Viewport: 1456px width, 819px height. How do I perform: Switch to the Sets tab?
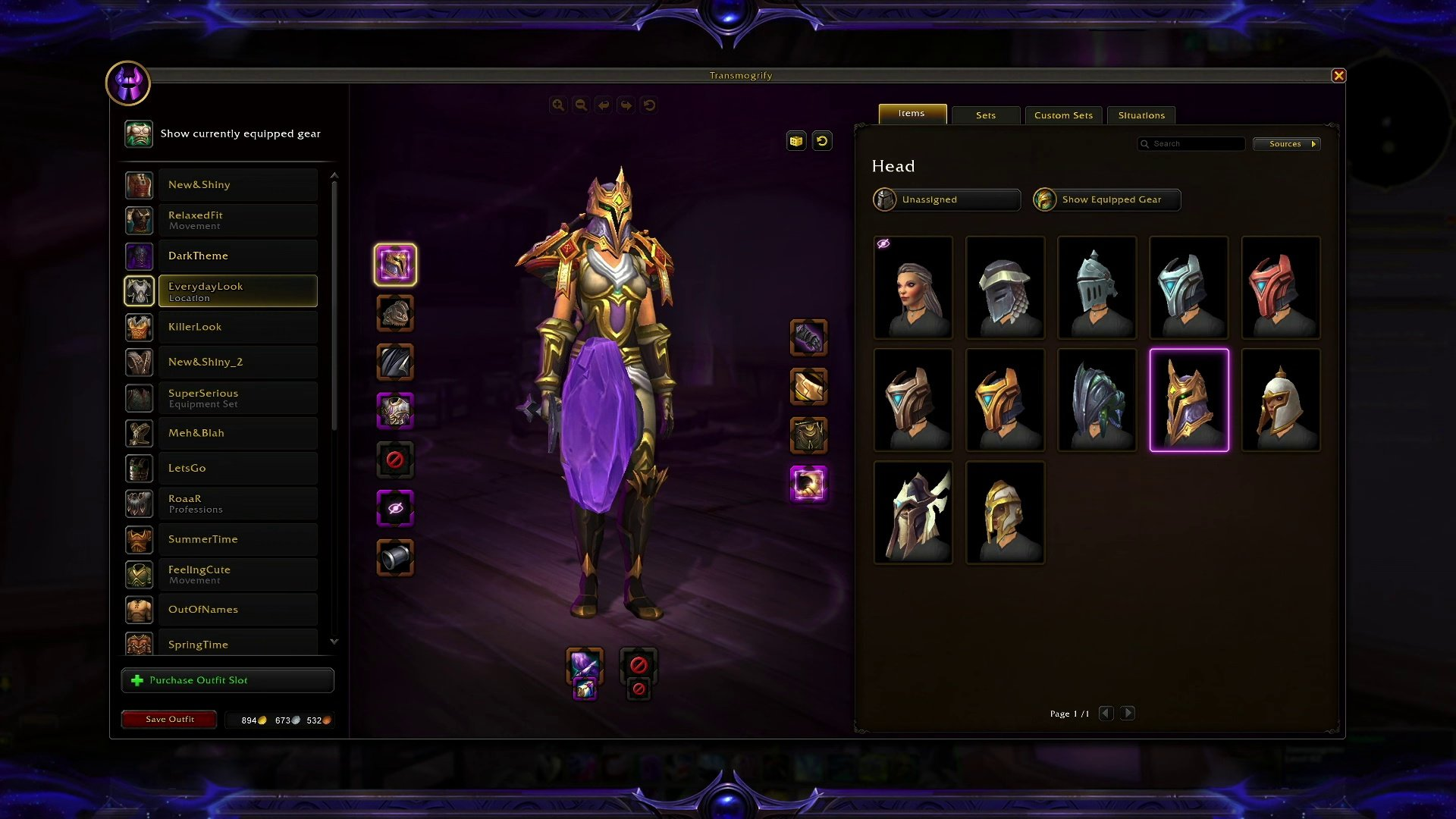coord(986,115)
